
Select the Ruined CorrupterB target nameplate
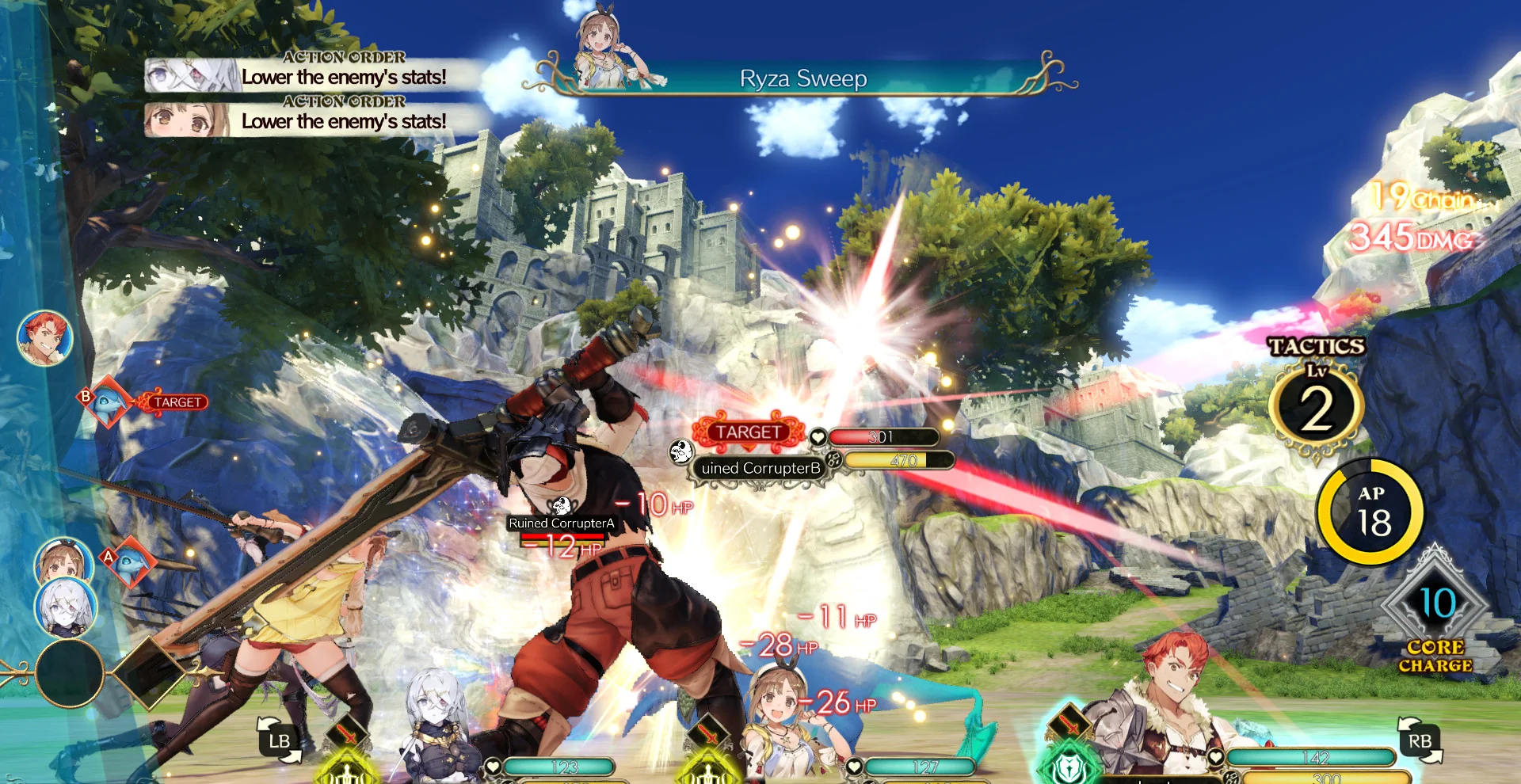pos(760,468)
